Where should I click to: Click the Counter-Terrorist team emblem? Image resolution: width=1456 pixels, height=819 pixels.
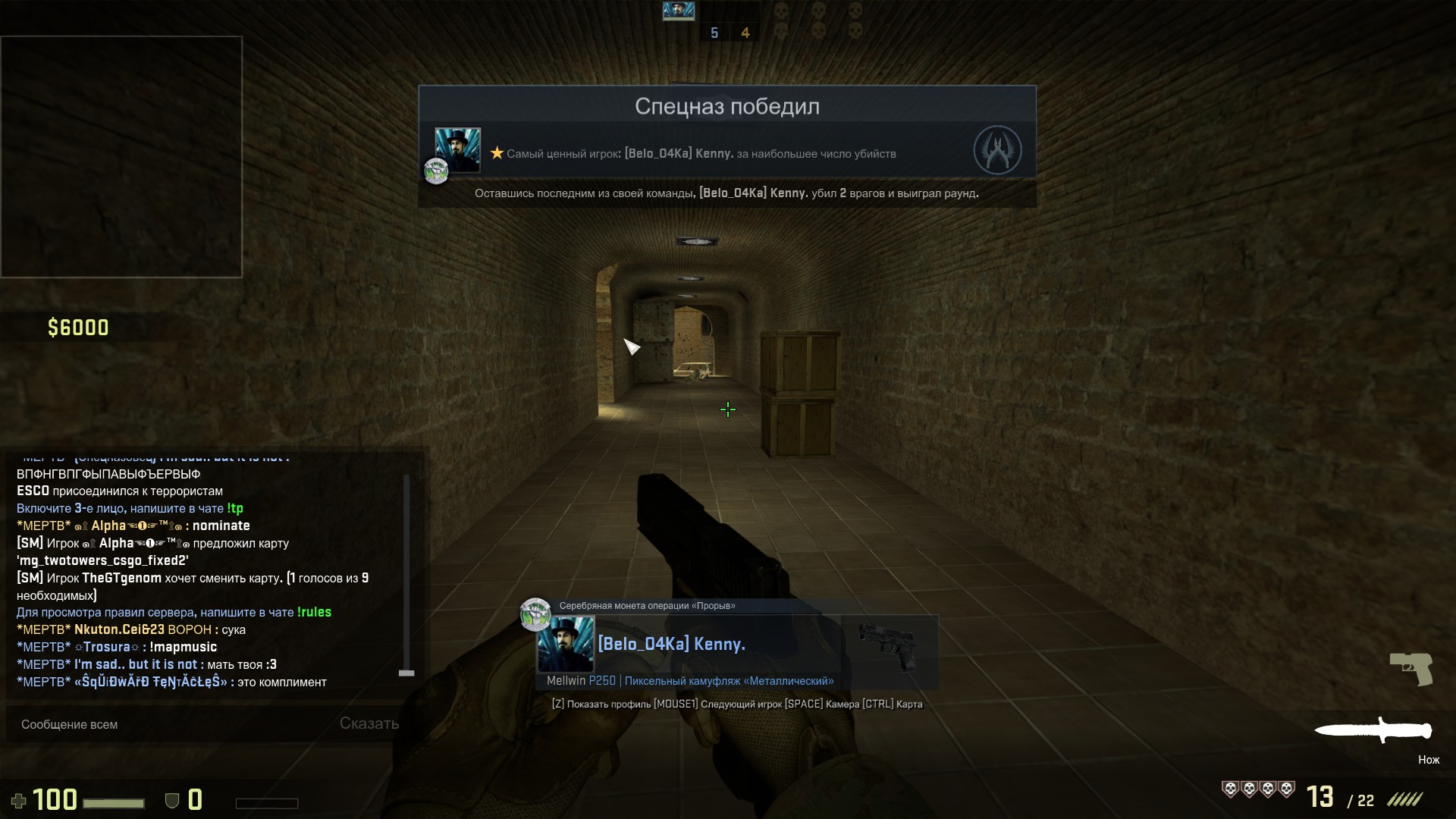(x=997, y=150)
